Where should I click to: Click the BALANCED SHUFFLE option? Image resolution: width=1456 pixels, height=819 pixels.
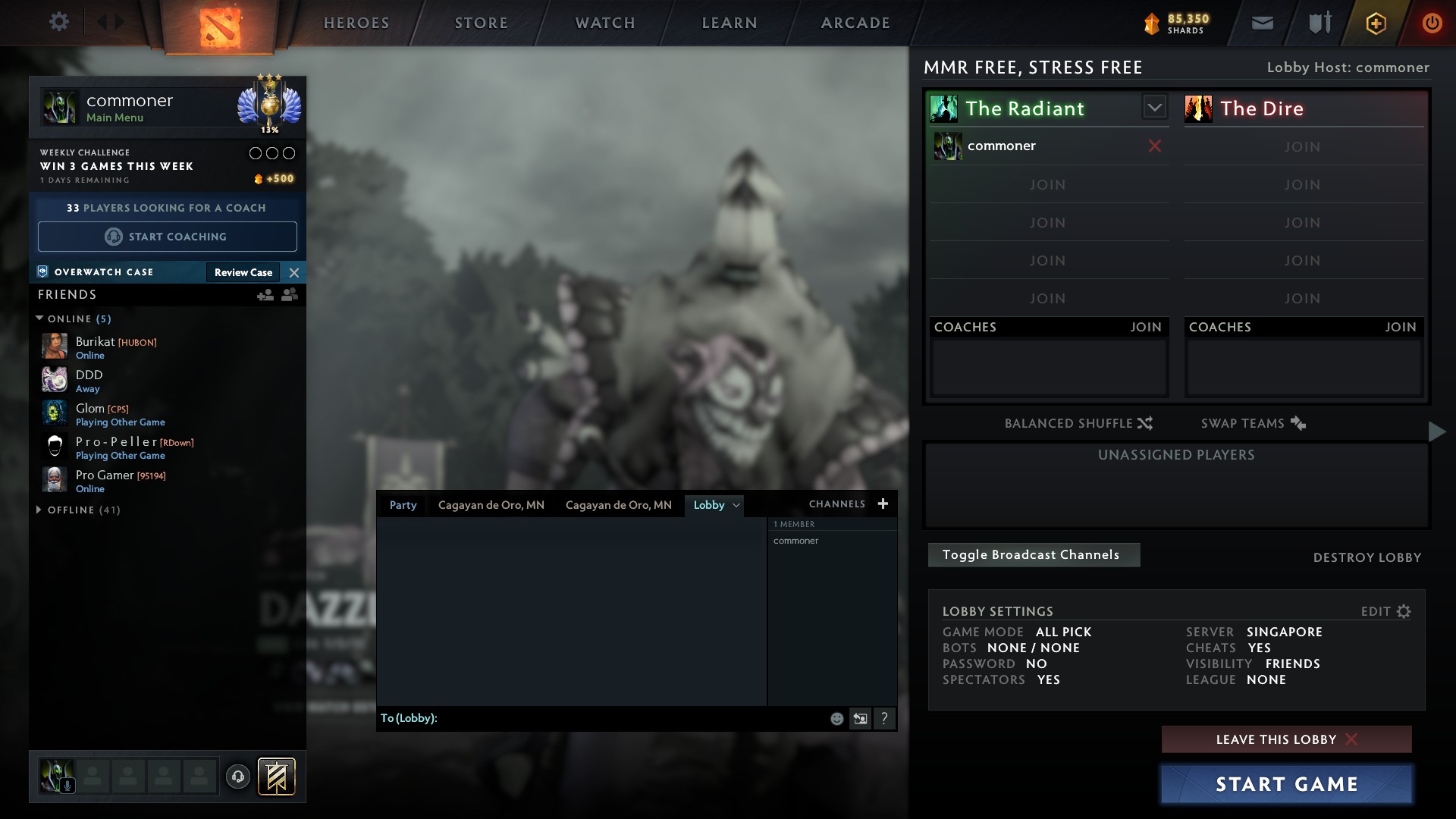coord(1079,423)
